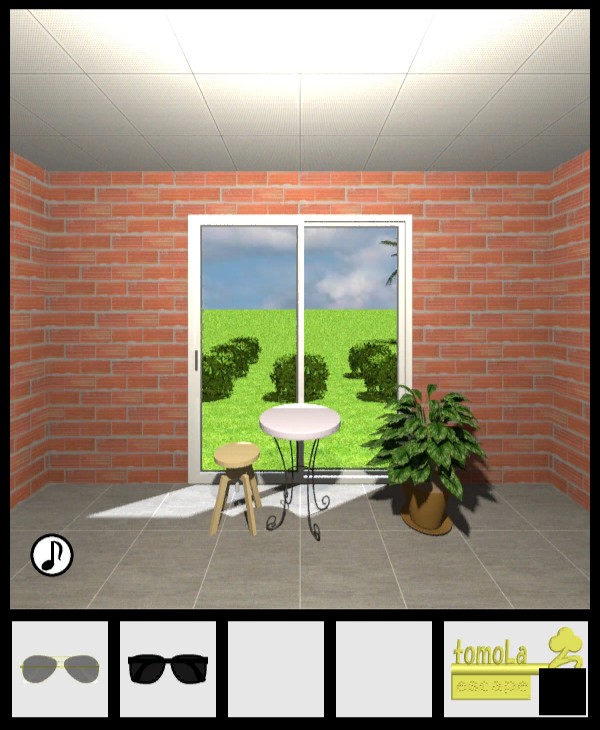Toggle the music note sound button
600x730 pixels.
point(52,555)
